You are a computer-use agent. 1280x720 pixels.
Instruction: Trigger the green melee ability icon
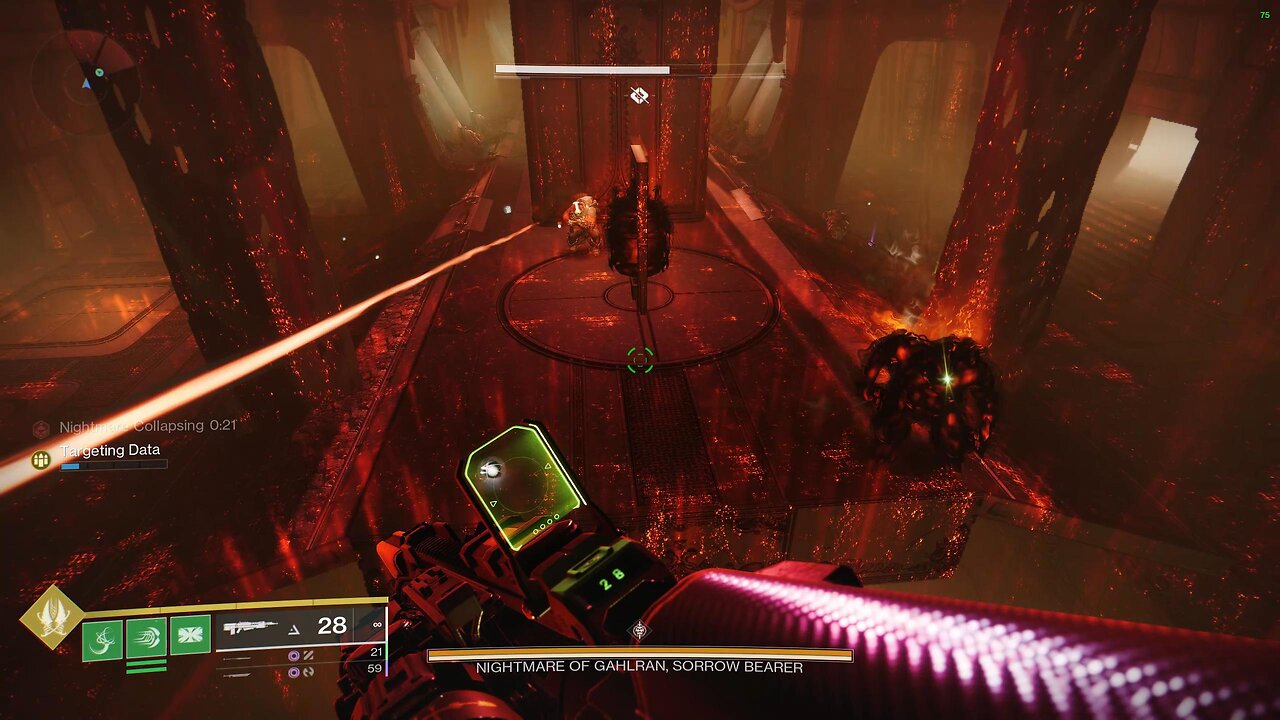tap(146, 638)
